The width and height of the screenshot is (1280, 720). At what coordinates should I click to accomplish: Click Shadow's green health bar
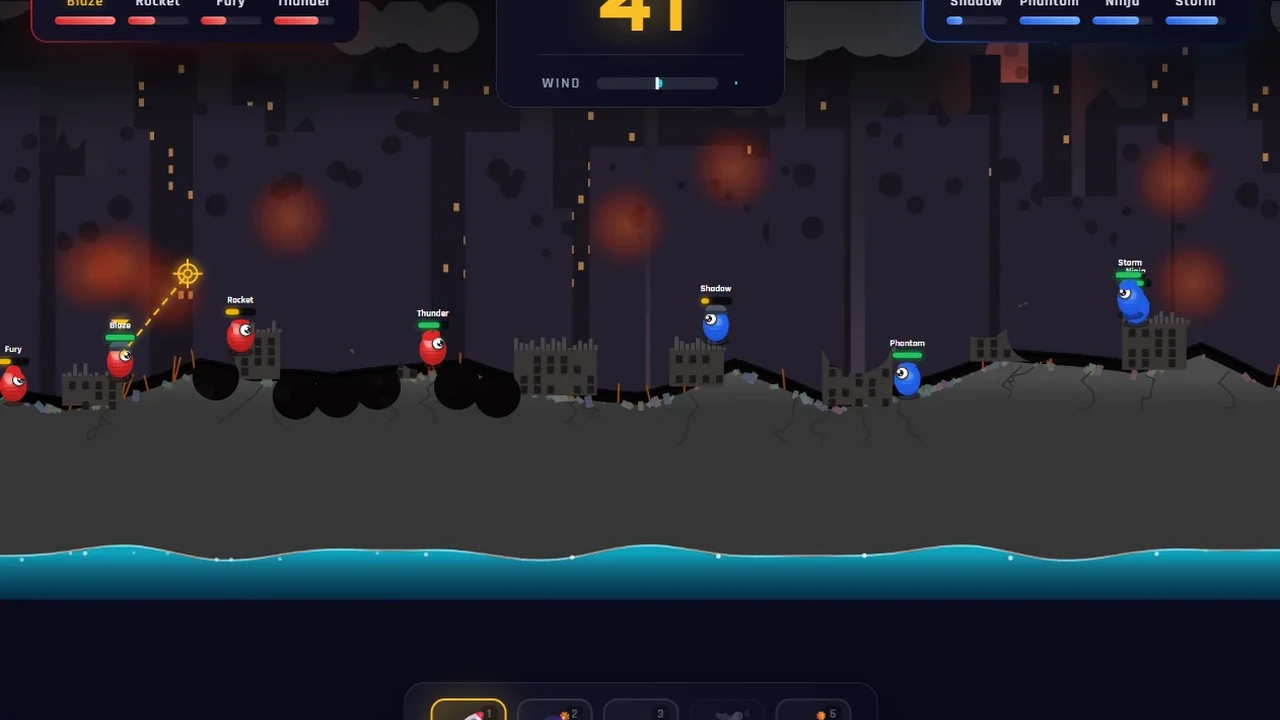(715, 301)
